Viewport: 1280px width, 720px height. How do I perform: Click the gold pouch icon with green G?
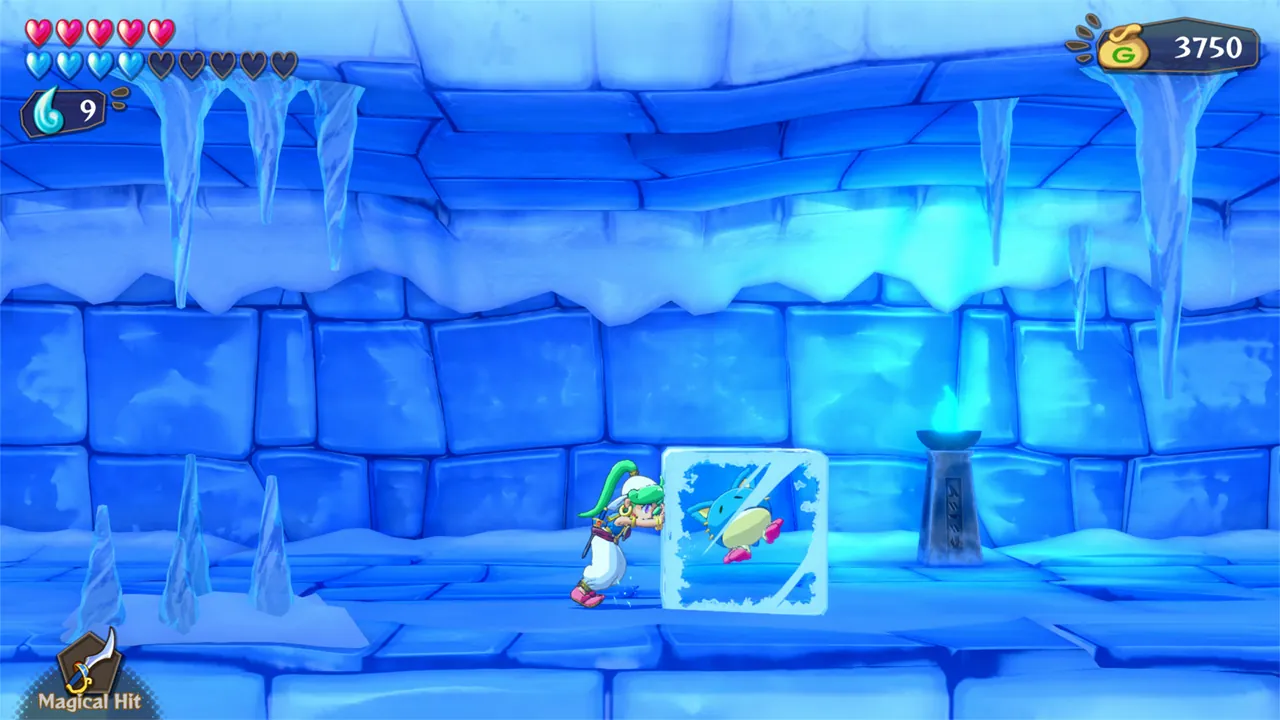tap(1124, 48)
